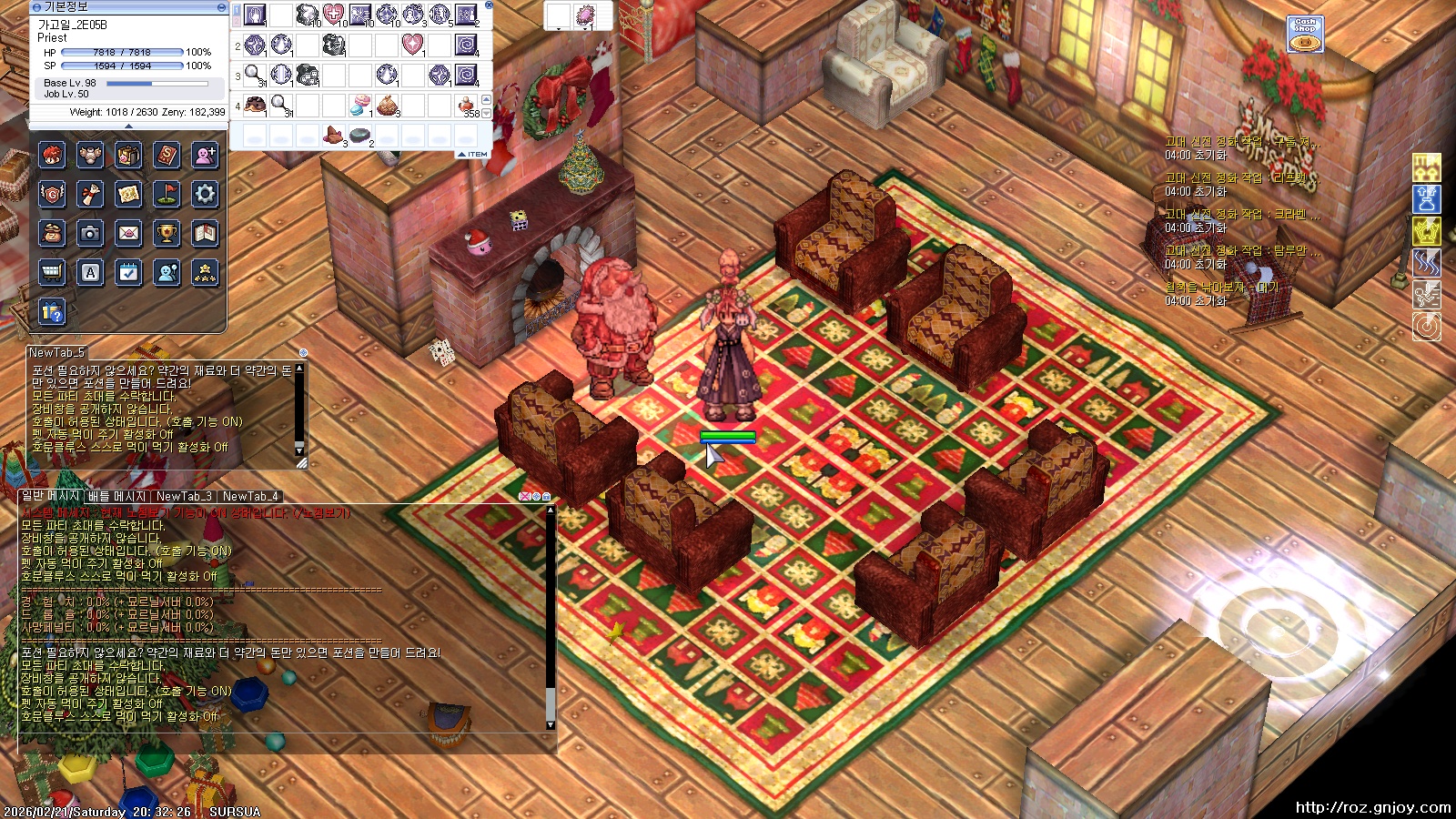
Task: Switch to the 배틀 메시지 chat tab
Action: coord(116,497)
